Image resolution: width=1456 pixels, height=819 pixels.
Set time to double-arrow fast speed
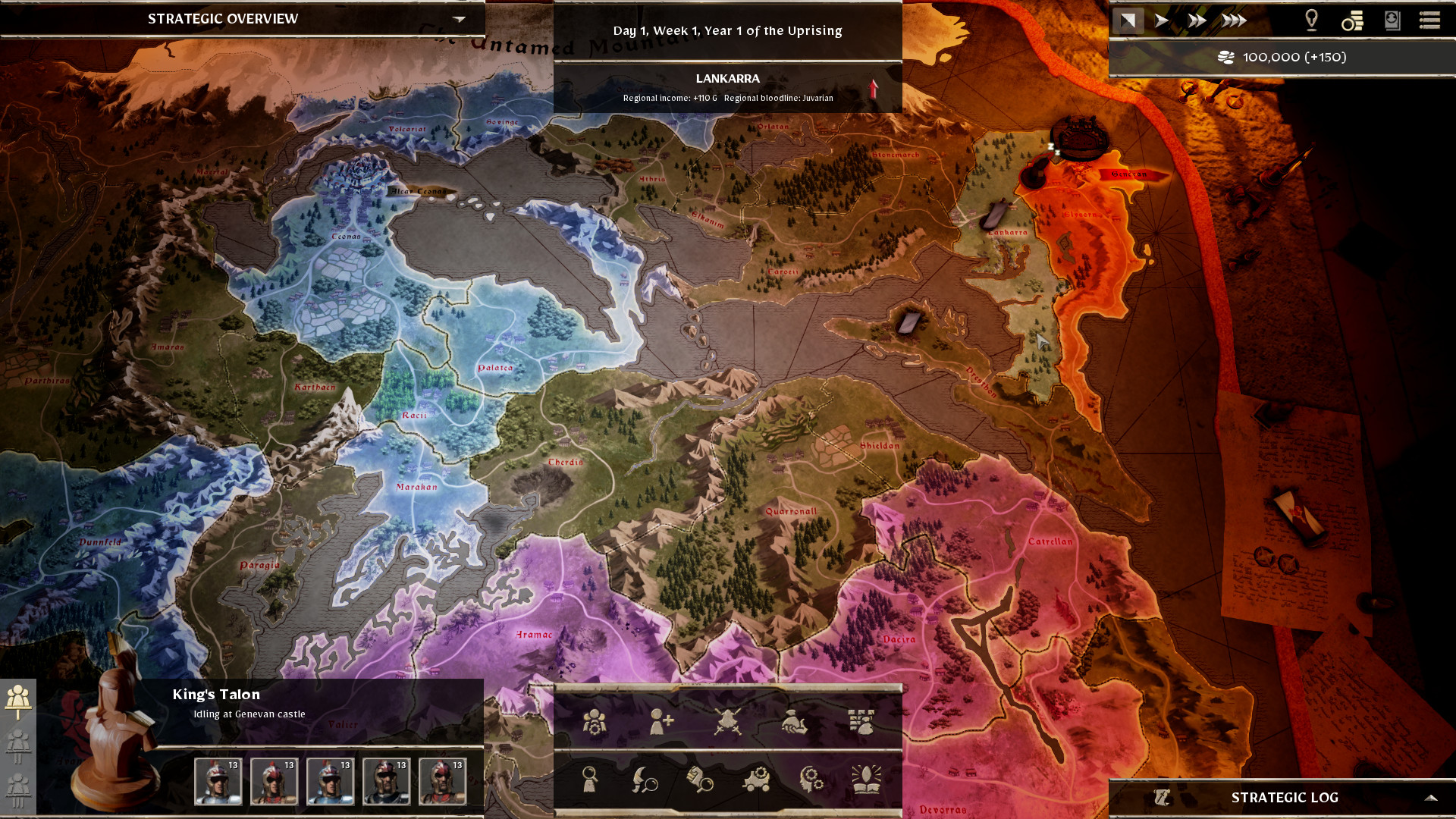pyautogui.click(x=1197, y=20)
